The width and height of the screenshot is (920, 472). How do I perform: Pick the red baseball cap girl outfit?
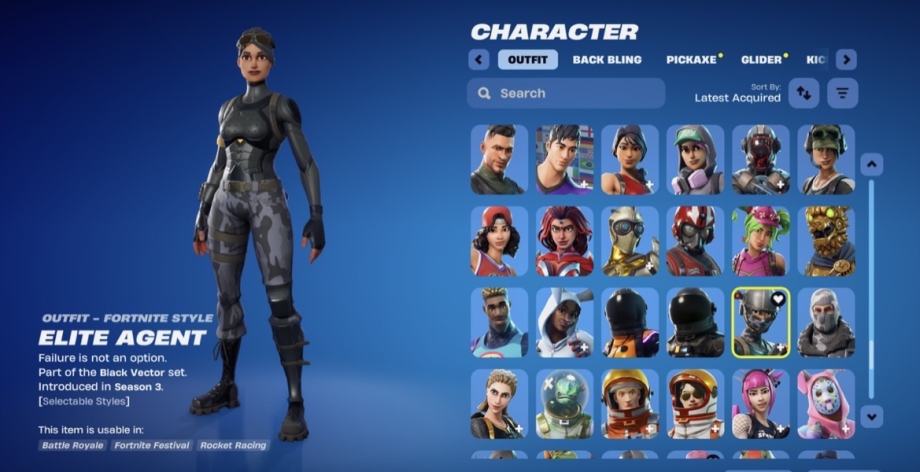499,241
